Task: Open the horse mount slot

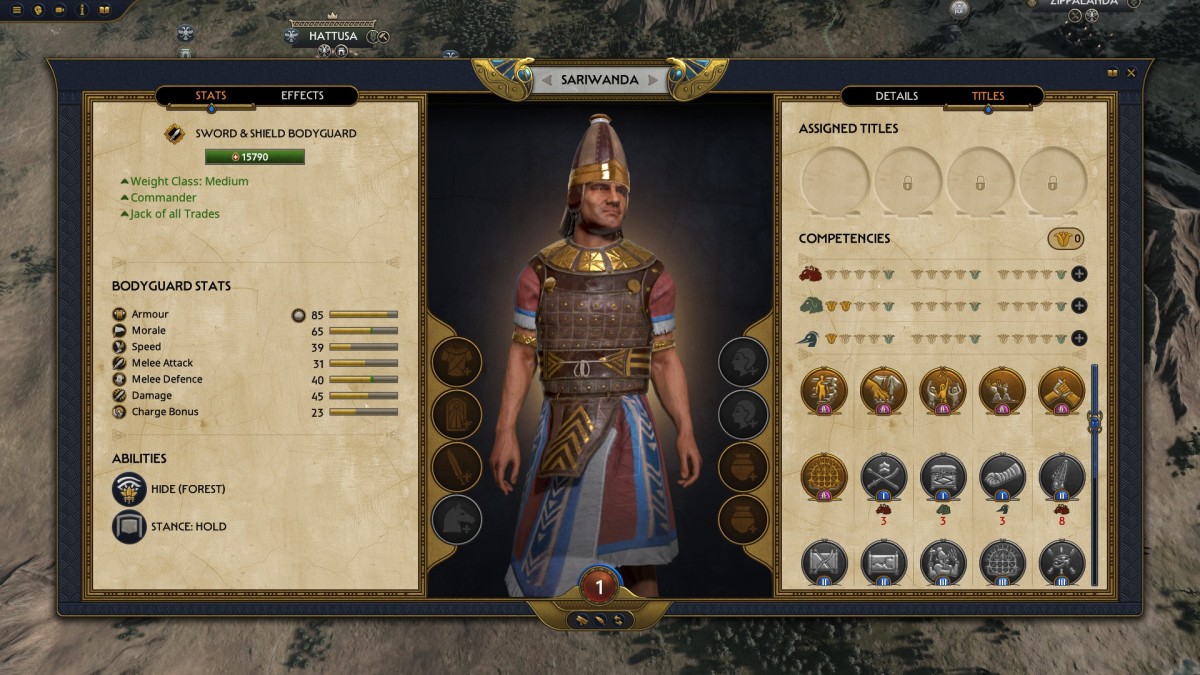Action: (x=457, y=519)
